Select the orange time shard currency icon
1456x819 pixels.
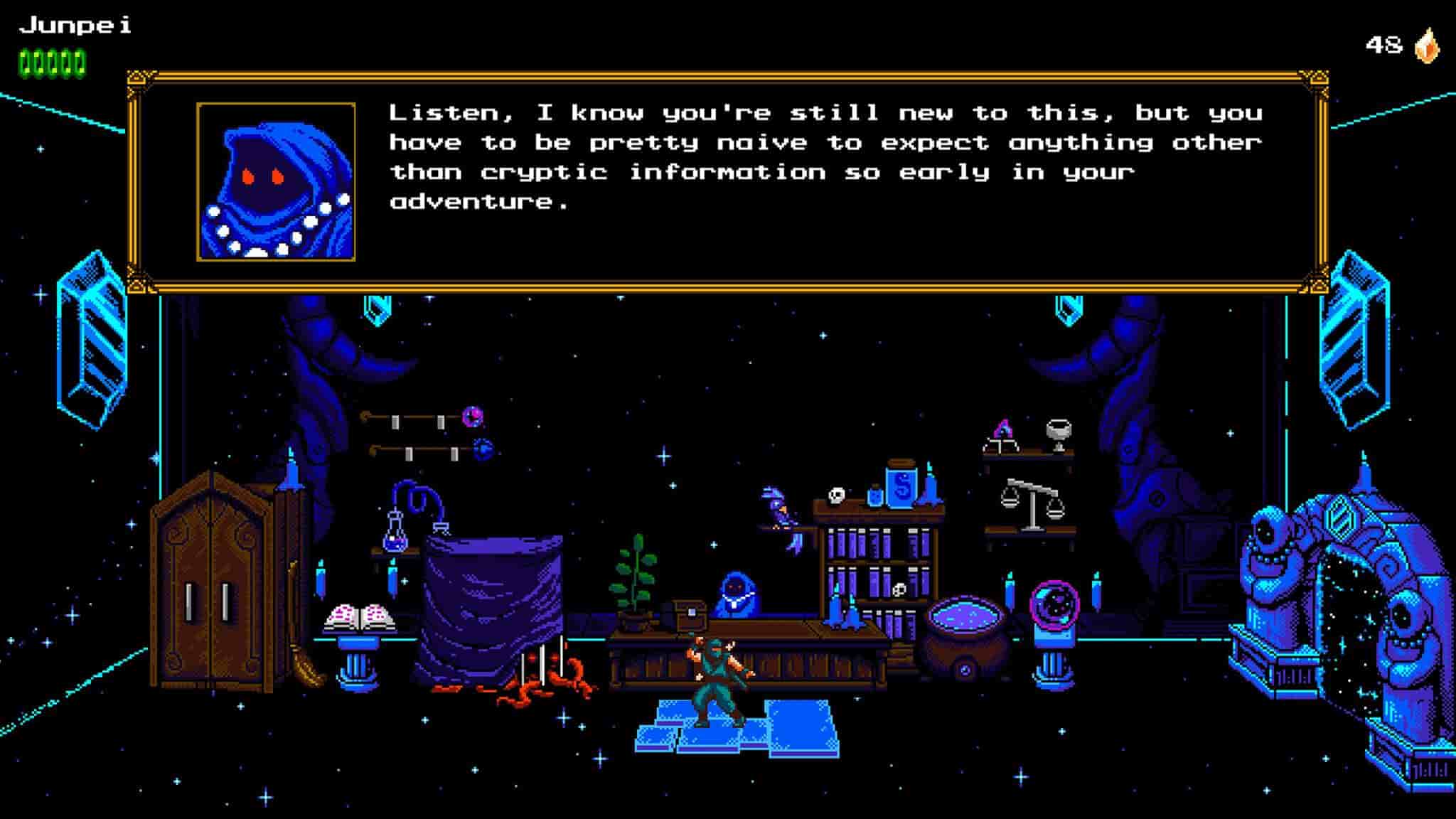[x=1426, y=46]
